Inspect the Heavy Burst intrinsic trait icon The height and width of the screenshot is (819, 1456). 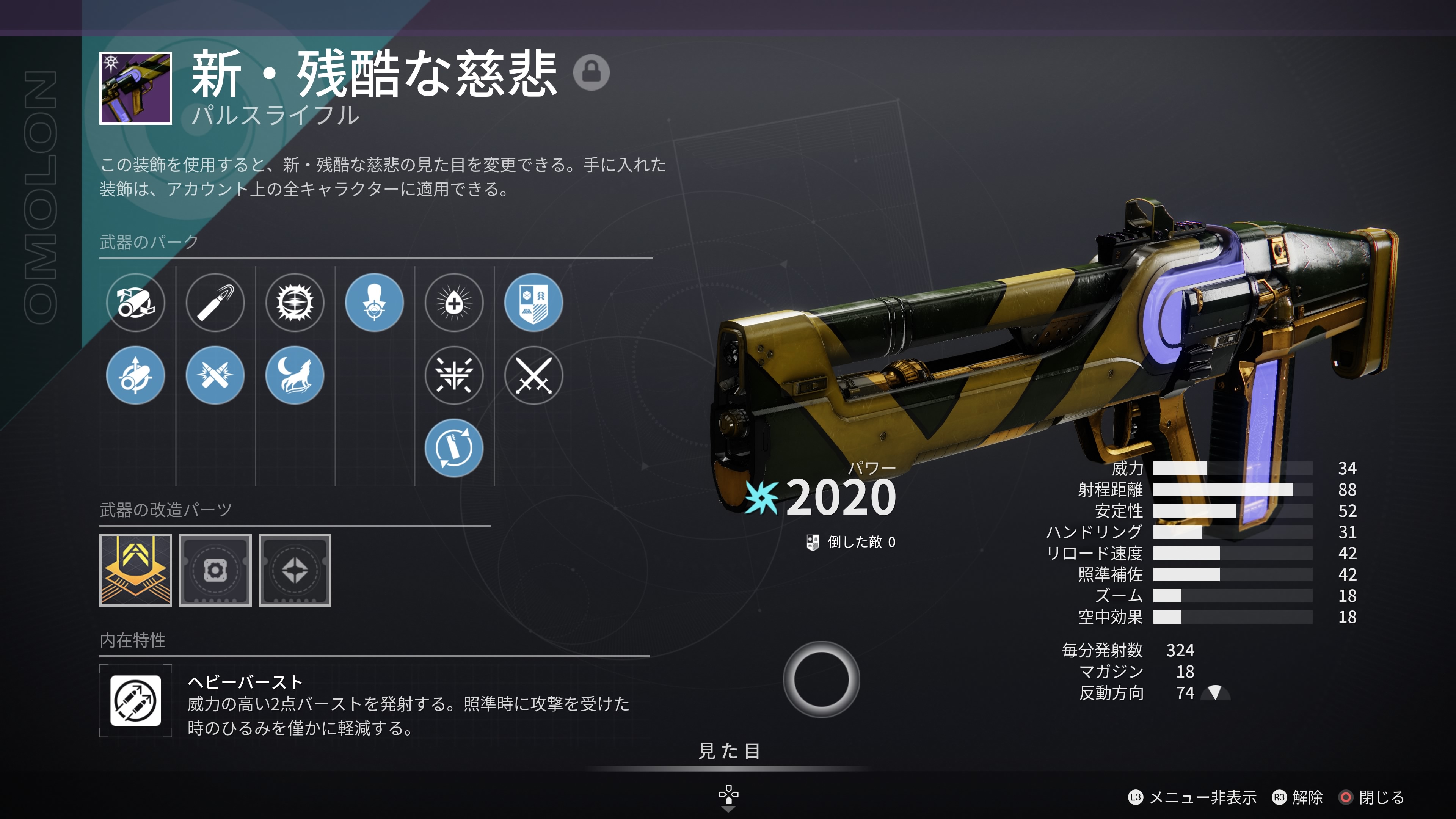coord(136,701)
